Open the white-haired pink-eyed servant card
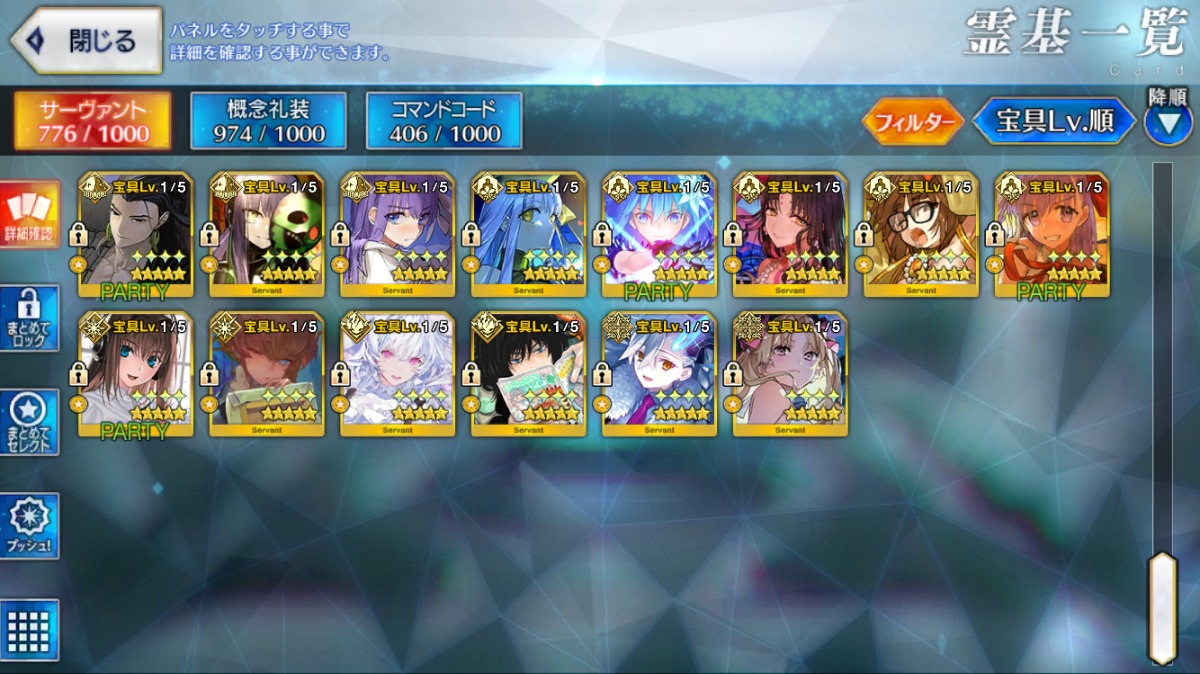 [x=397, y=374]
